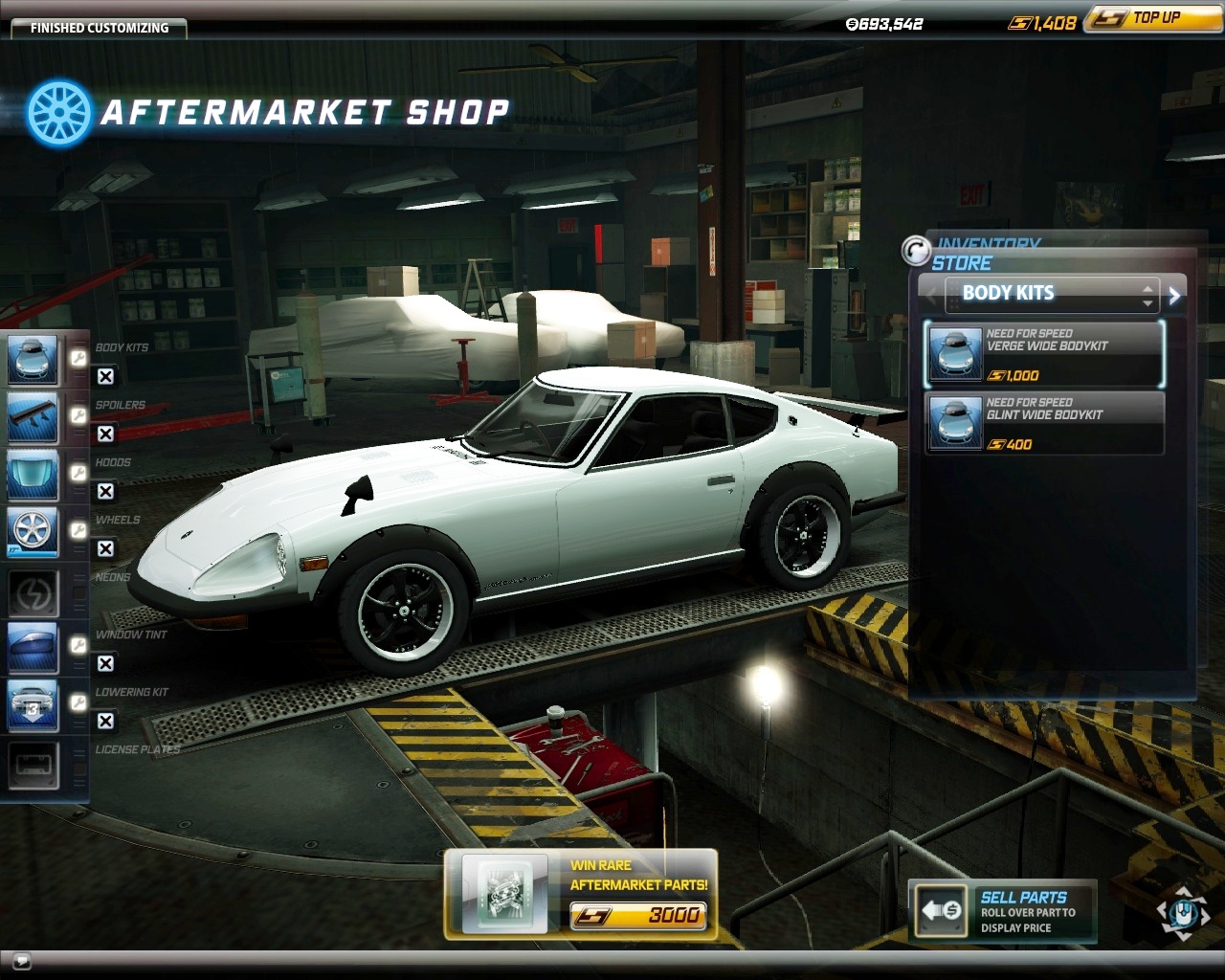Buy the Win Rare Aftermarket Parts pack
The image size is (1225, 980).
[581, 892]
